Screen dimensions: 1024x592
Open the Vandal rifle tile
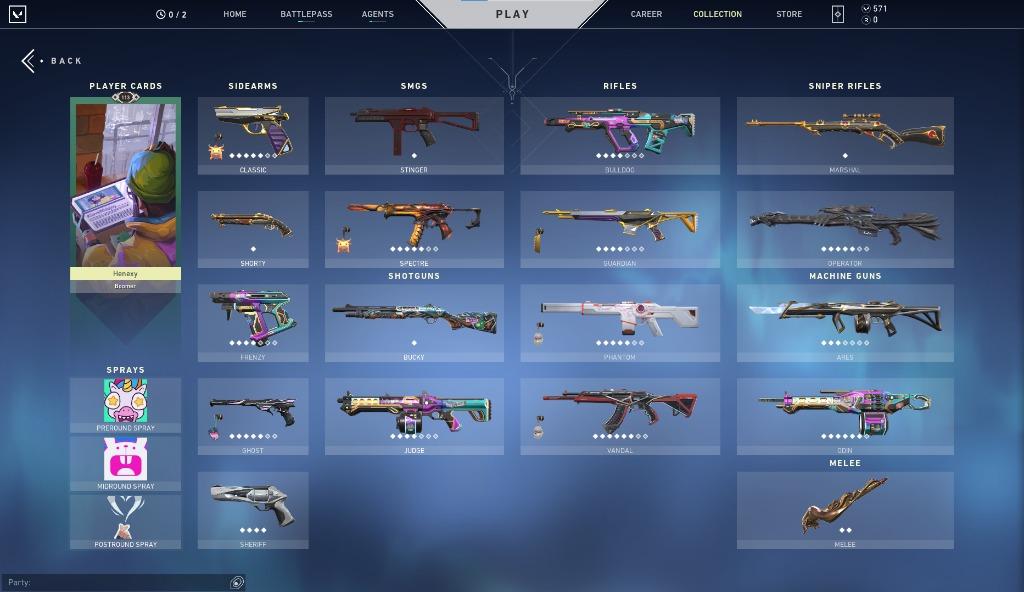[x=620, y=416]
